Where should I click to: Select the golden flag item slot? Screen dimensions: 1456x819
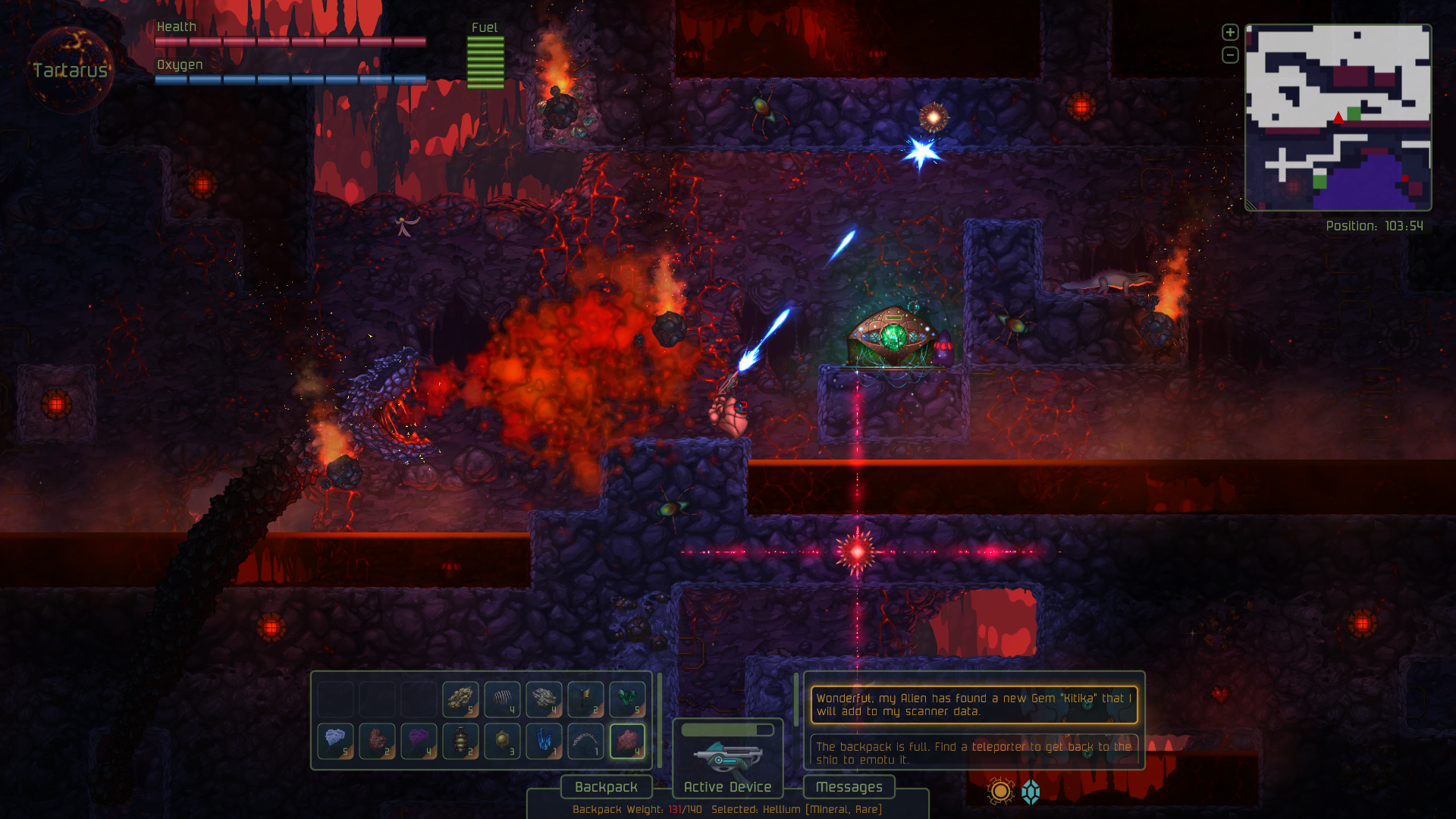point(585,699)
